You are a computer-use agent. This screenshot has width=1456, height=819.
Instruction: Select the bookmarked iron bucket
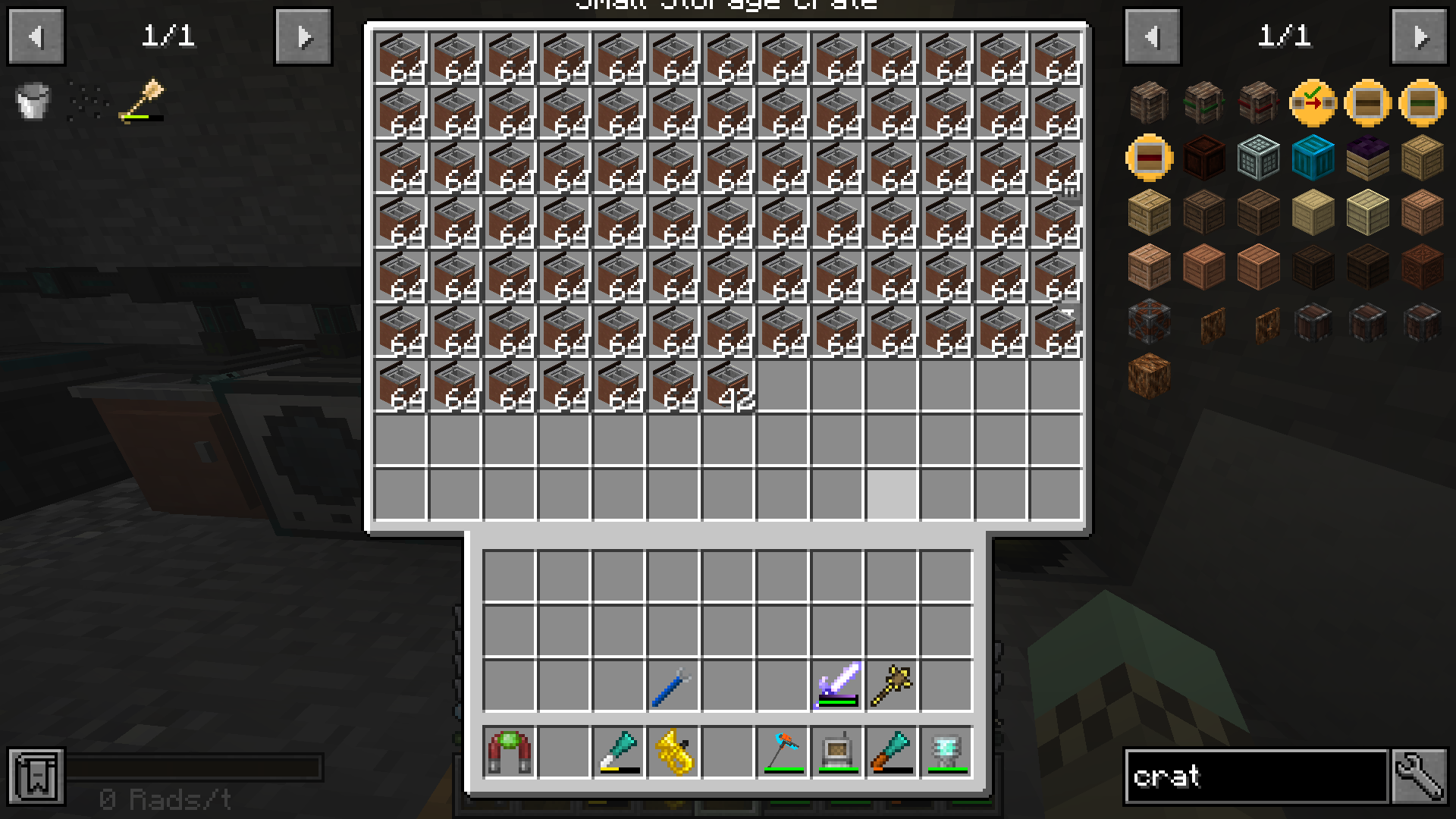point(33,102)
